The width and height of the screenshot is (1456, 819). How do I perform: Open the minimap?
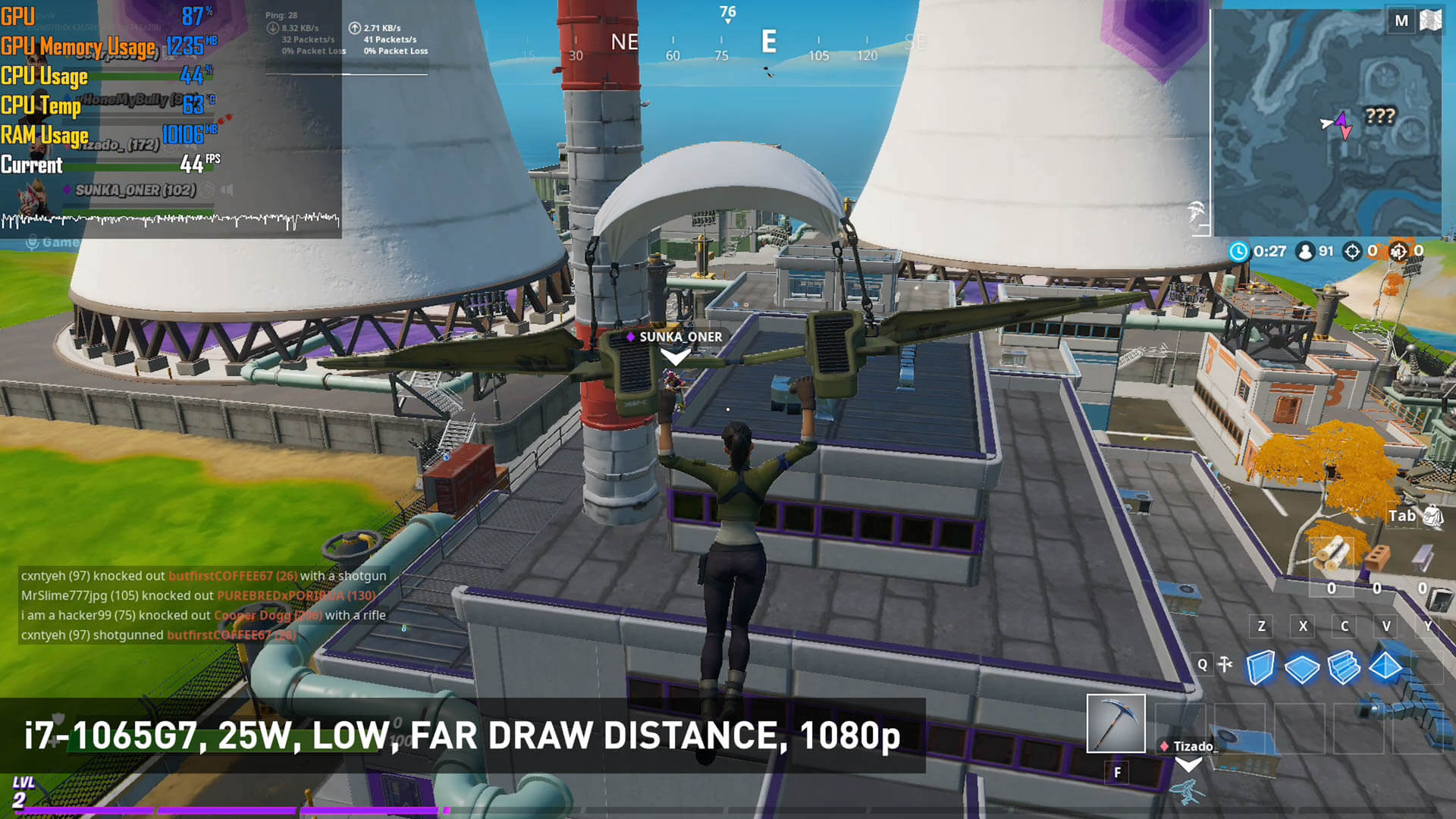point(1326,121)
